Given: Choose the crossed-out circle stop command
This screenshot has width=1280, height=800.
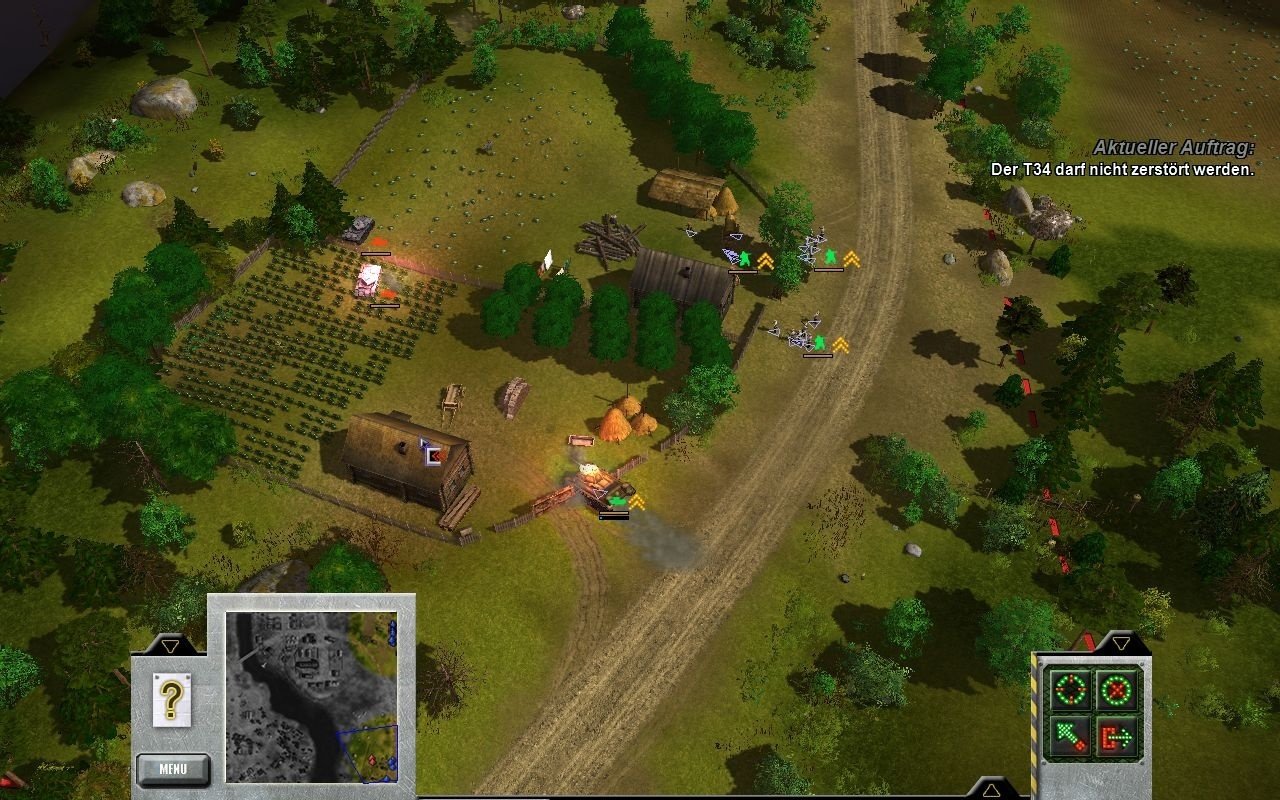Looking at the screenshot, I should pos(1117,689).
